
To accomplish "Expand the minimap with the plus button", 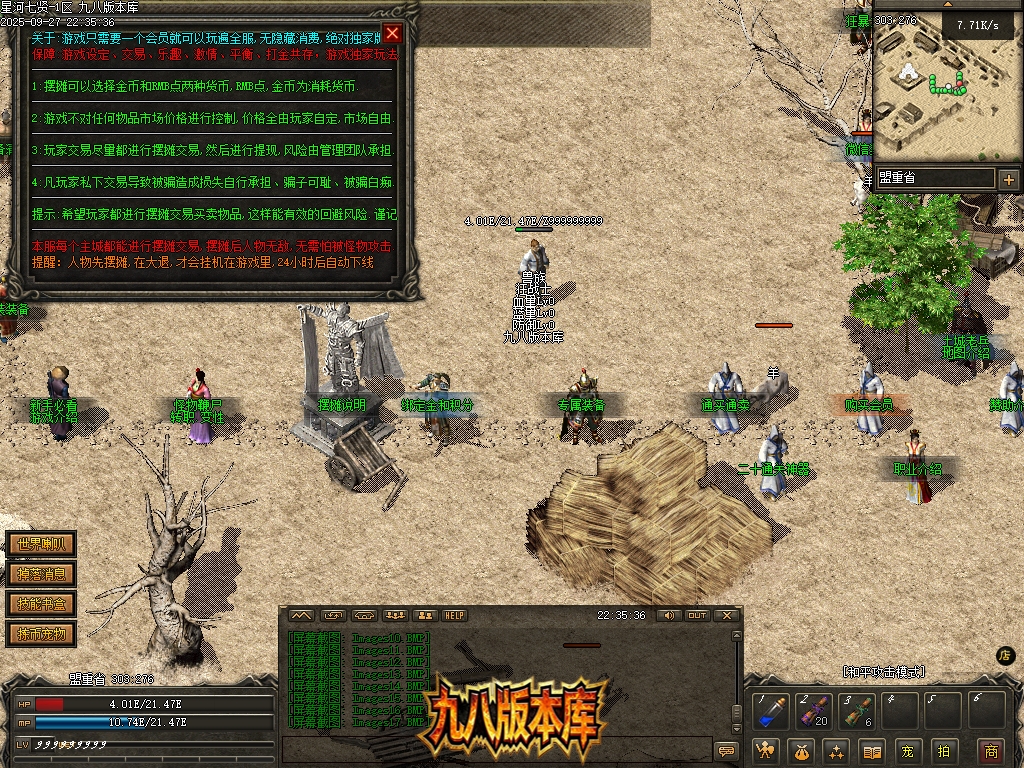I will click(x=1008, y=180).
